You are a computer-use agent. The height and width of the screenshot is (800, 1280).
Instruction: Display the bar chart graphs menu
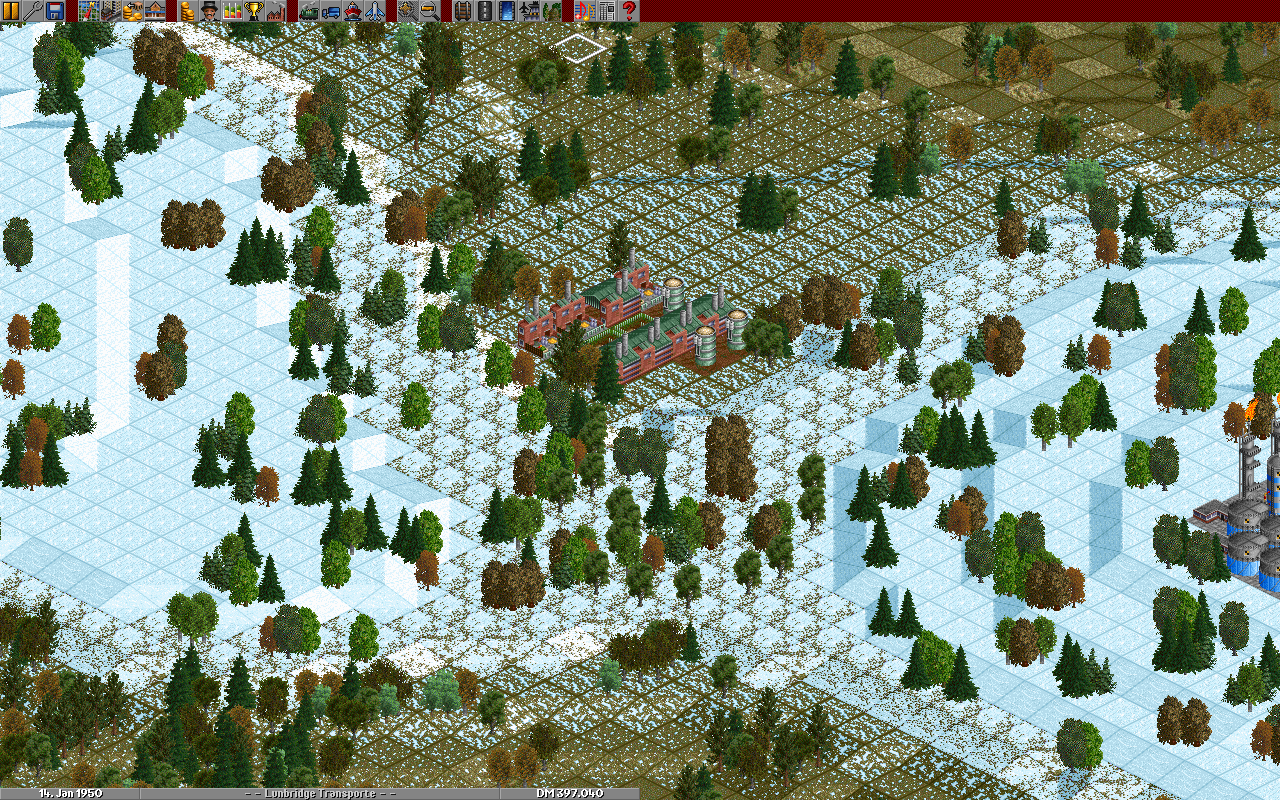click(x=232, y=11)
